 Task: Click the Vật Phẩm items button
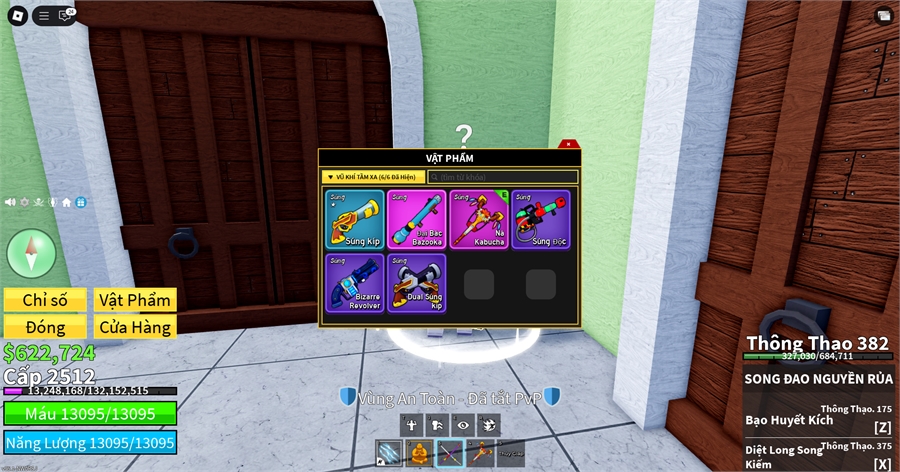pos(135,300)
